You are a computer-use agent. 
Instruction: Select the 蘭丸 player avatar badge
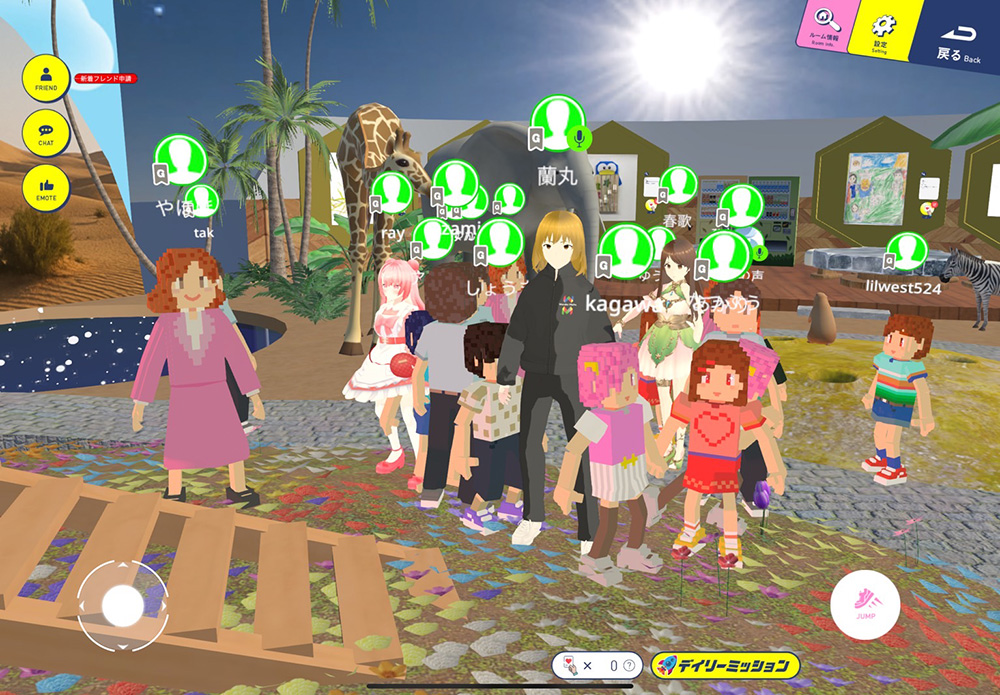coord(555,123)
